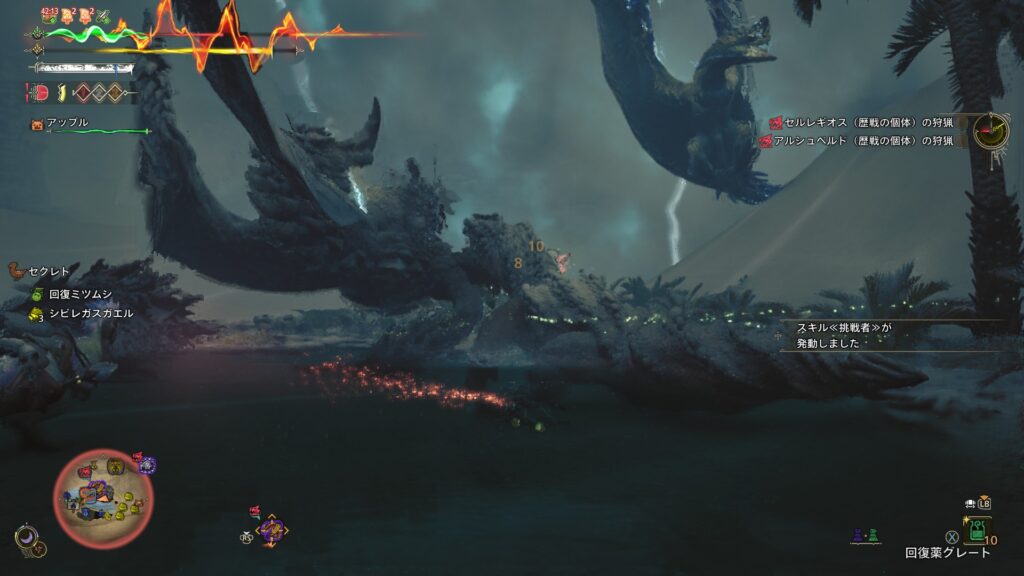Select the アップル Palico companion entry

click(x=66, y=123)
